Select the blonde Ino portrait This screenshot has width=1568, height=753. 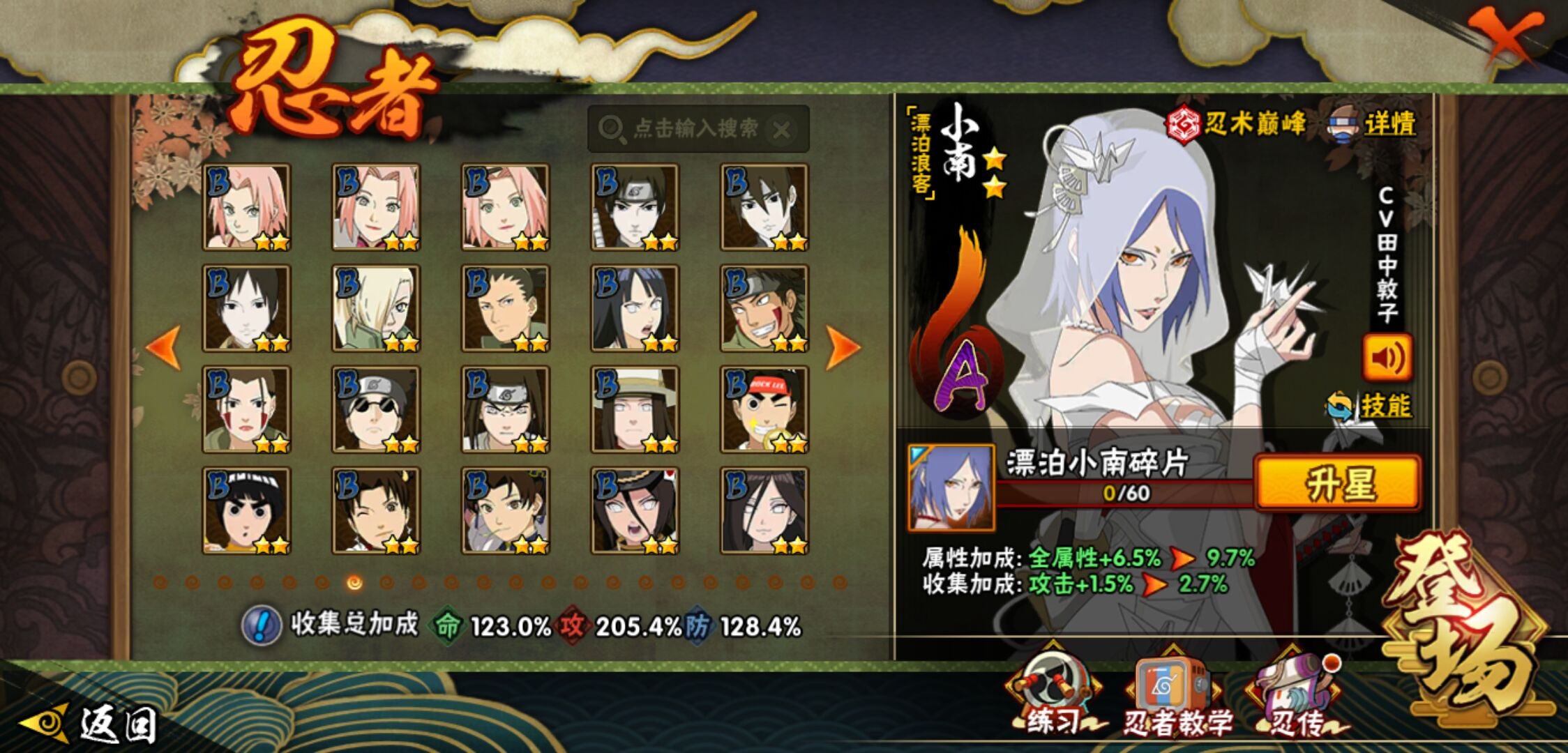pos(376,308)
